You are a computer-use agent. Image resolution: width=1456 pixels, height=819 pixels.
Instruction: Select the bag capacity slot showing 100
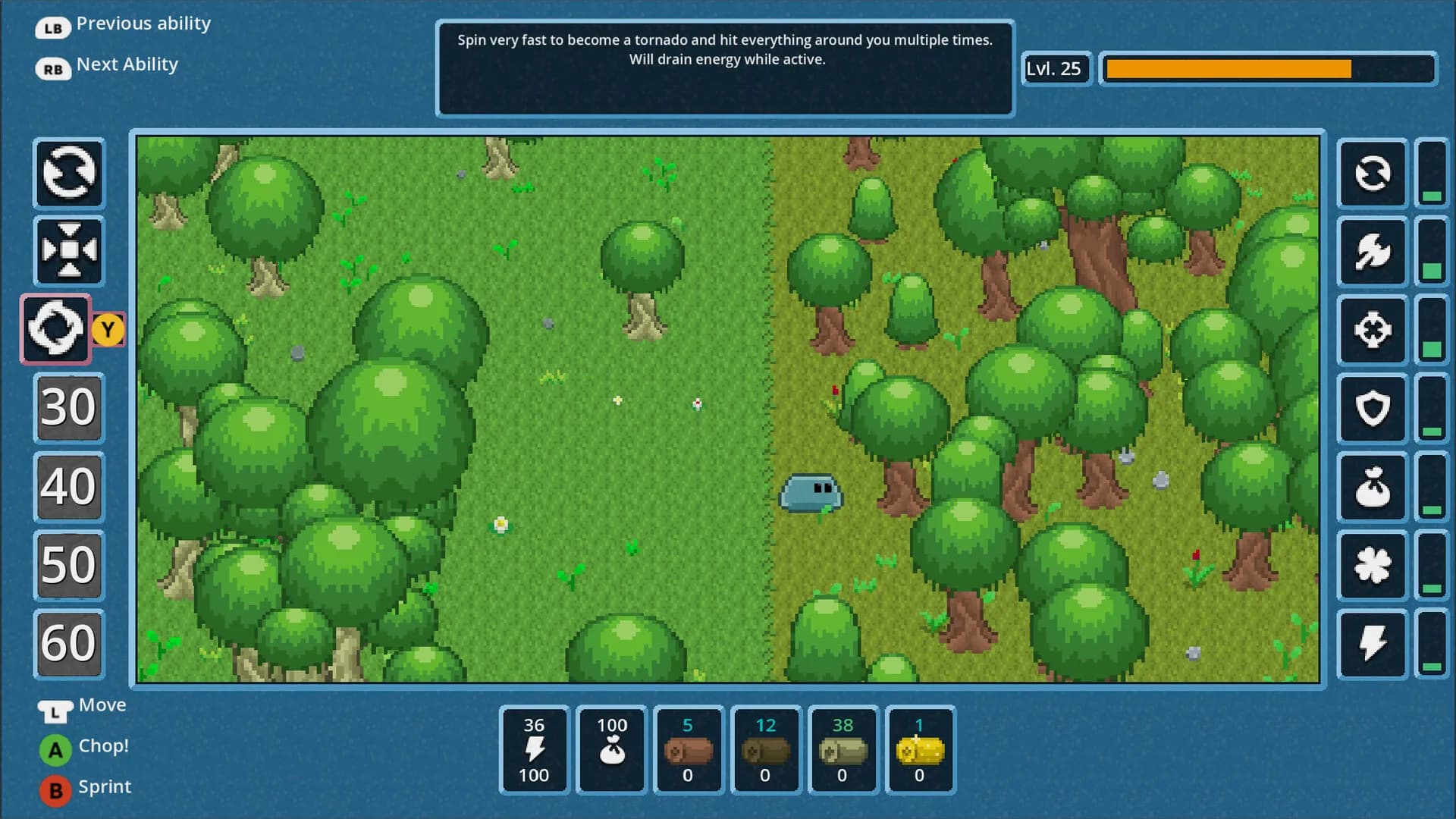click(x=611, y=750)
